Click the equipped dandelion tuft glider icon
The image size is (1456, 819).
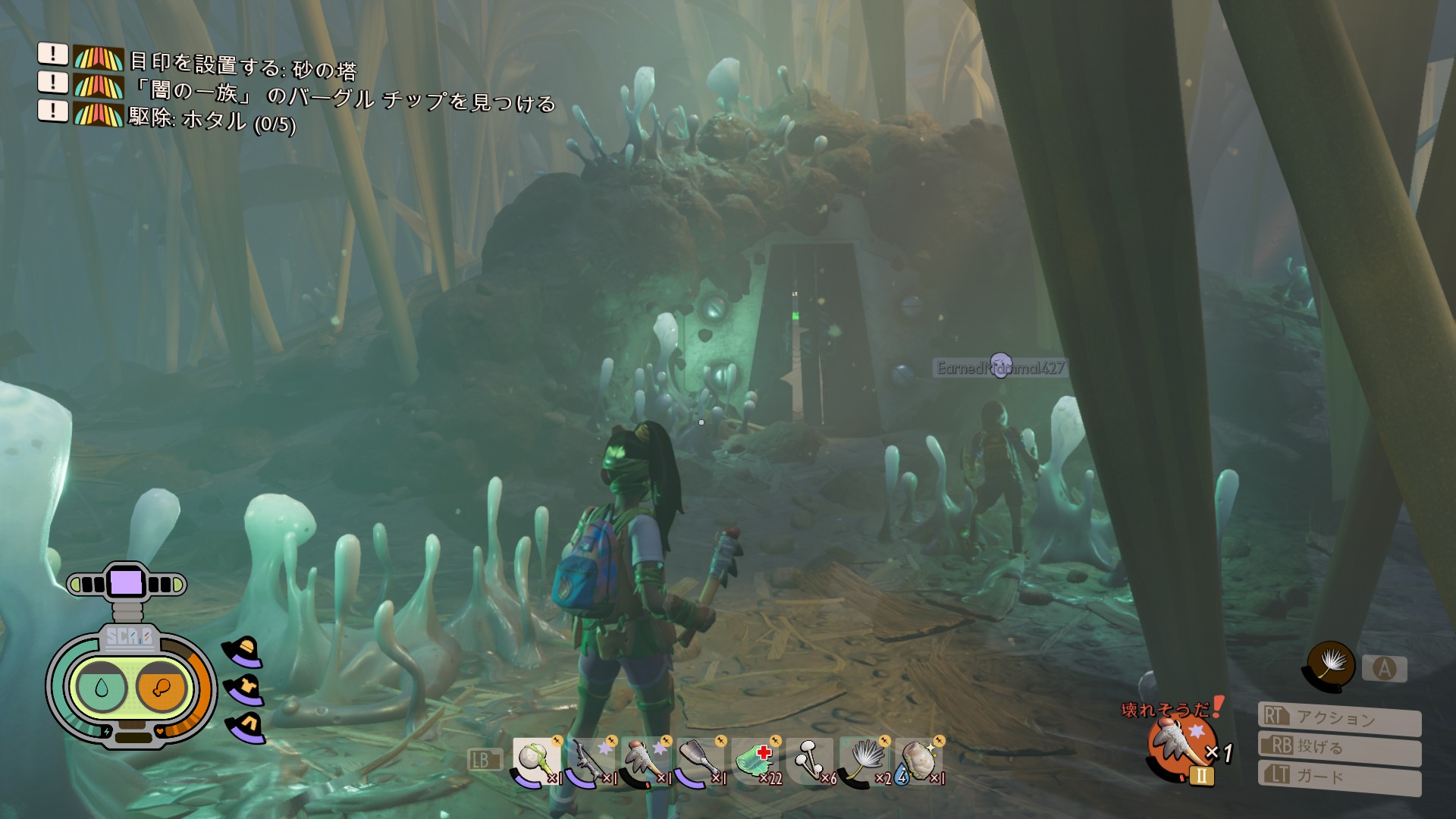[1330, 666]
